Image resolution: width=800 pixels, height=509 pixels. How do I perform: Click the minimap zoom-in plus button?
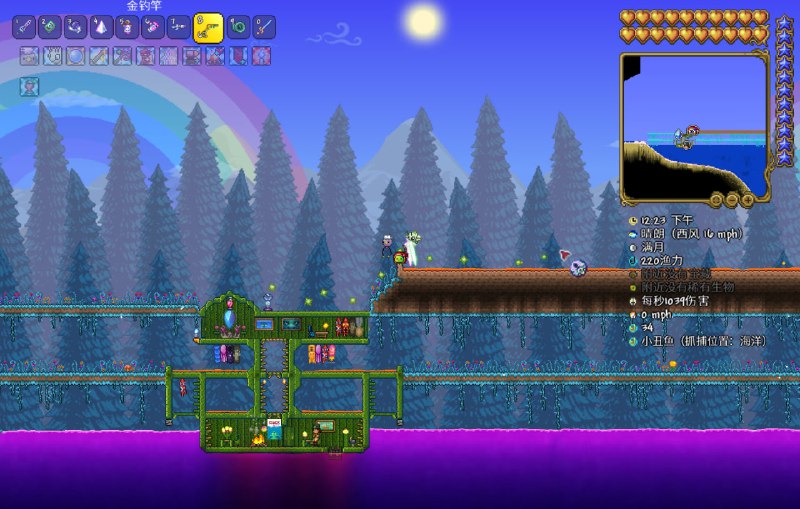tap(746, 200)
